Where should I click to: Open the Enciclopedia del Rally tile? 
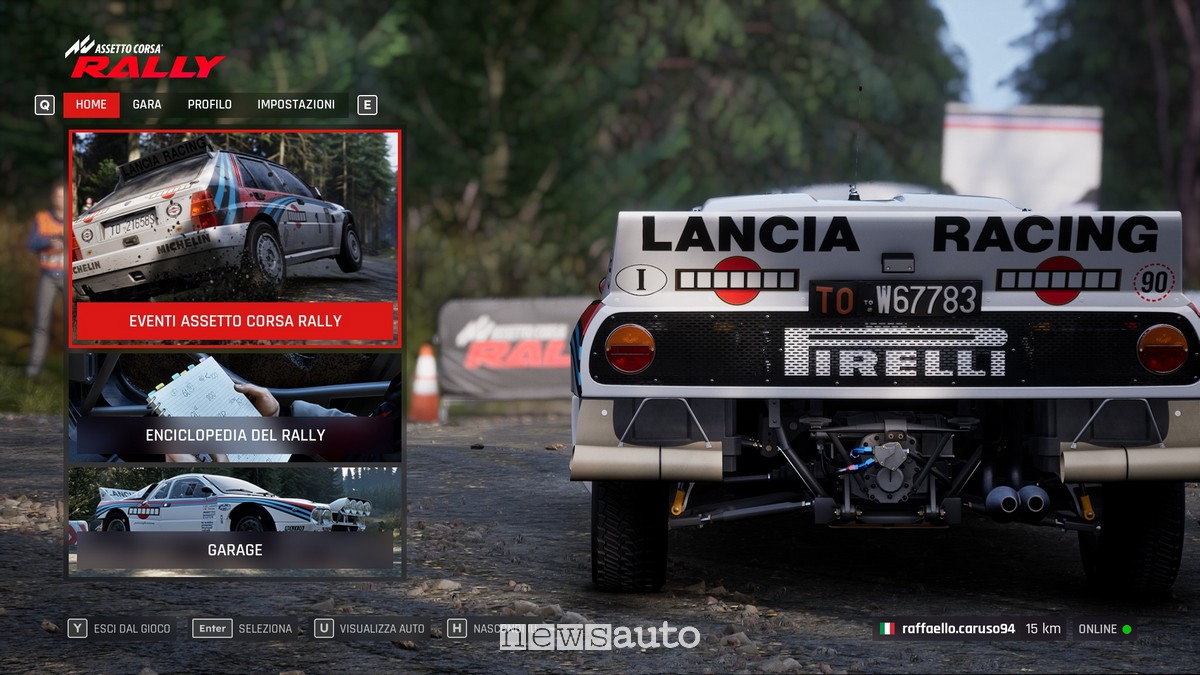click(235, 407)
